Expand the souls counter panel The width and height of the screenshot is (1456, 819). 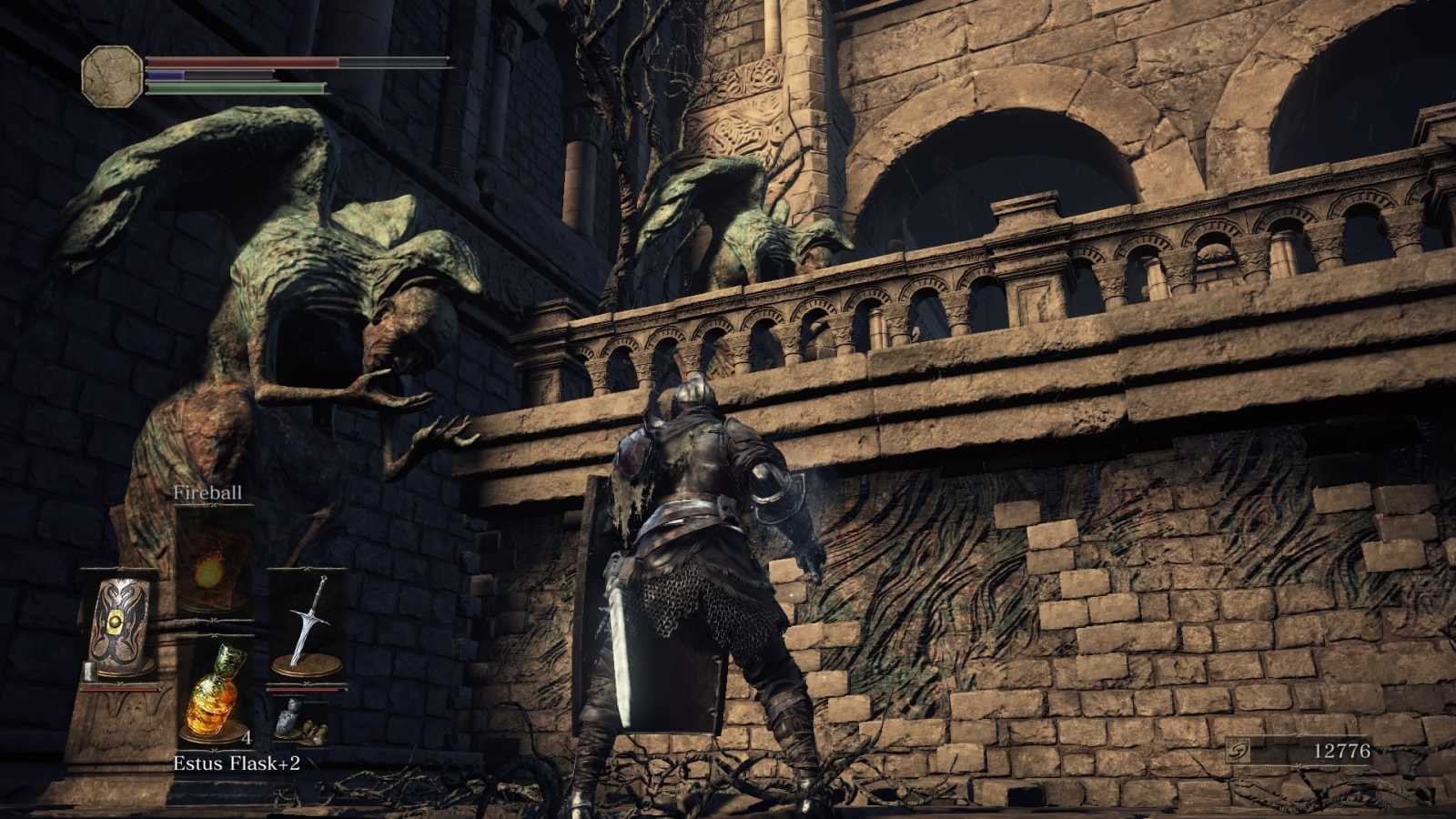coord(1310,750)
